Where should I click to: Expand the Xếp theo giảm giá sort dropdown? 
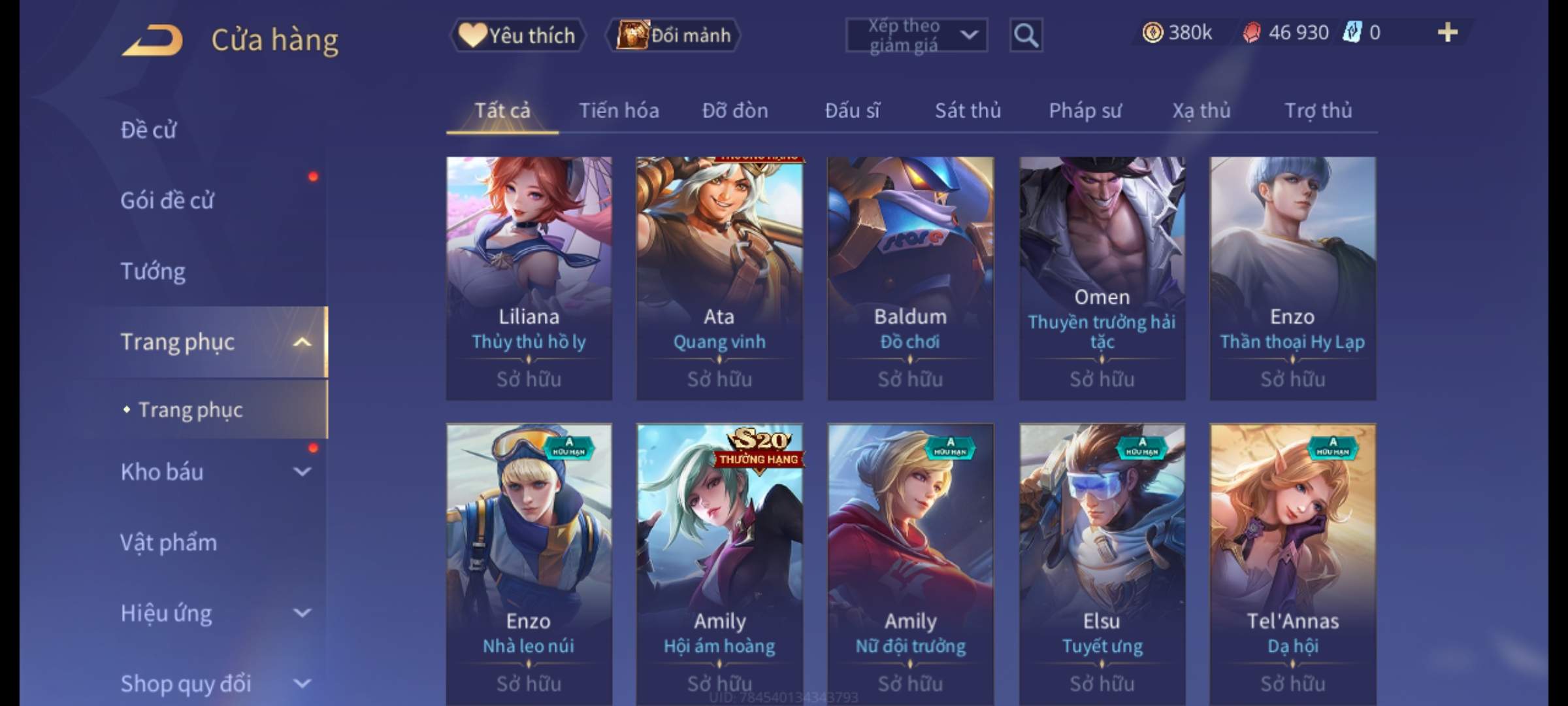pyautogui.click(x=916, y=35)
